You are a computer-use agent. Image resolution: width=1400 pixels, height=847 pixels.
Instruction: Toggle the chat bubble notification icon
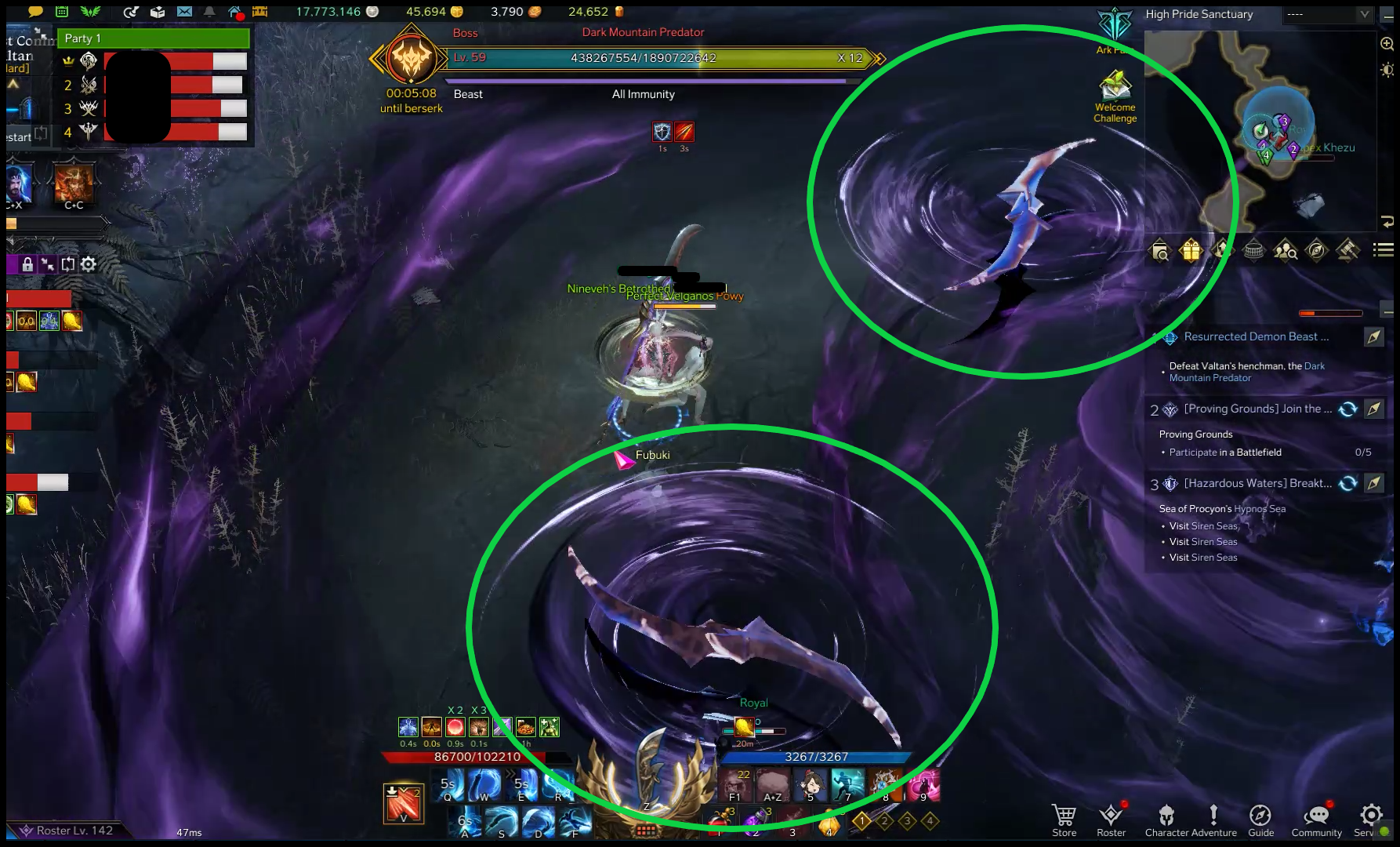coord(35,12)
